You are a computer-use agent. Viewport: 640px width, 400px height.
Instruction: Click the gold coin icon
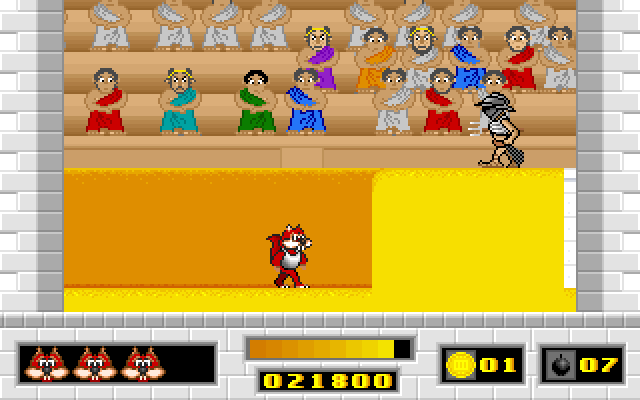tap(461, 363)
